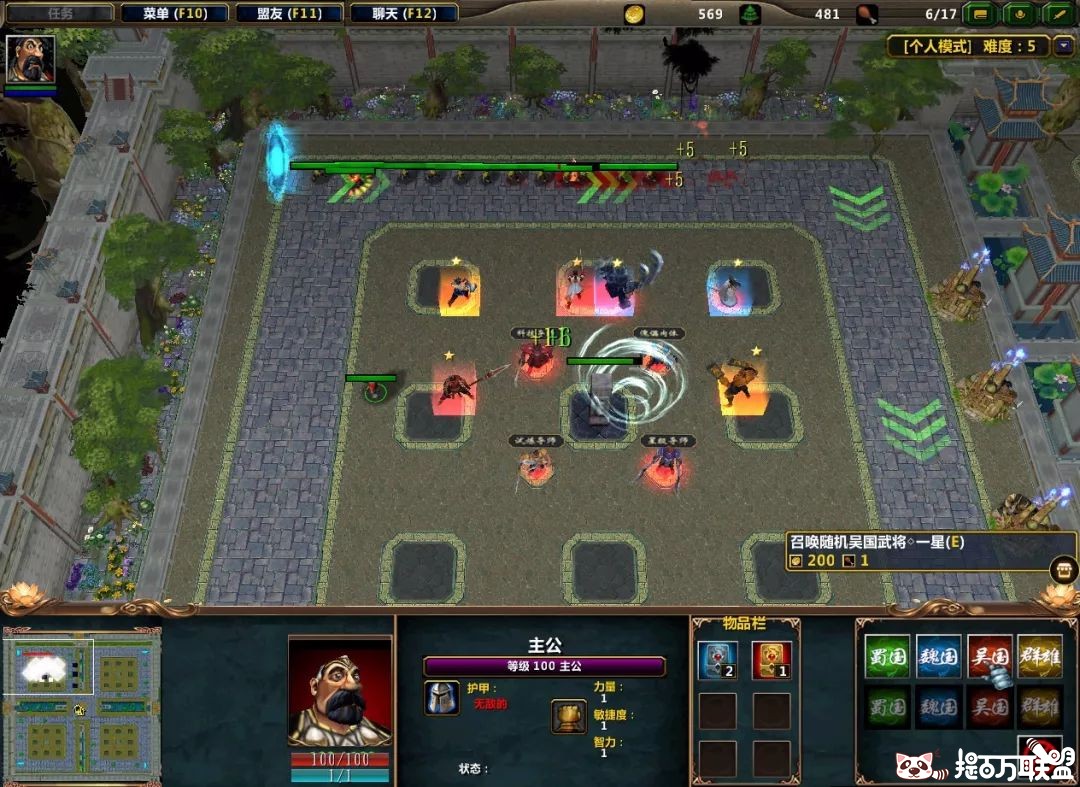Expand the 个人模式 难度 dropdown arrow
Viewport: 1080px width, 787px height.
pyautogui.click(x=1062, y=46)
